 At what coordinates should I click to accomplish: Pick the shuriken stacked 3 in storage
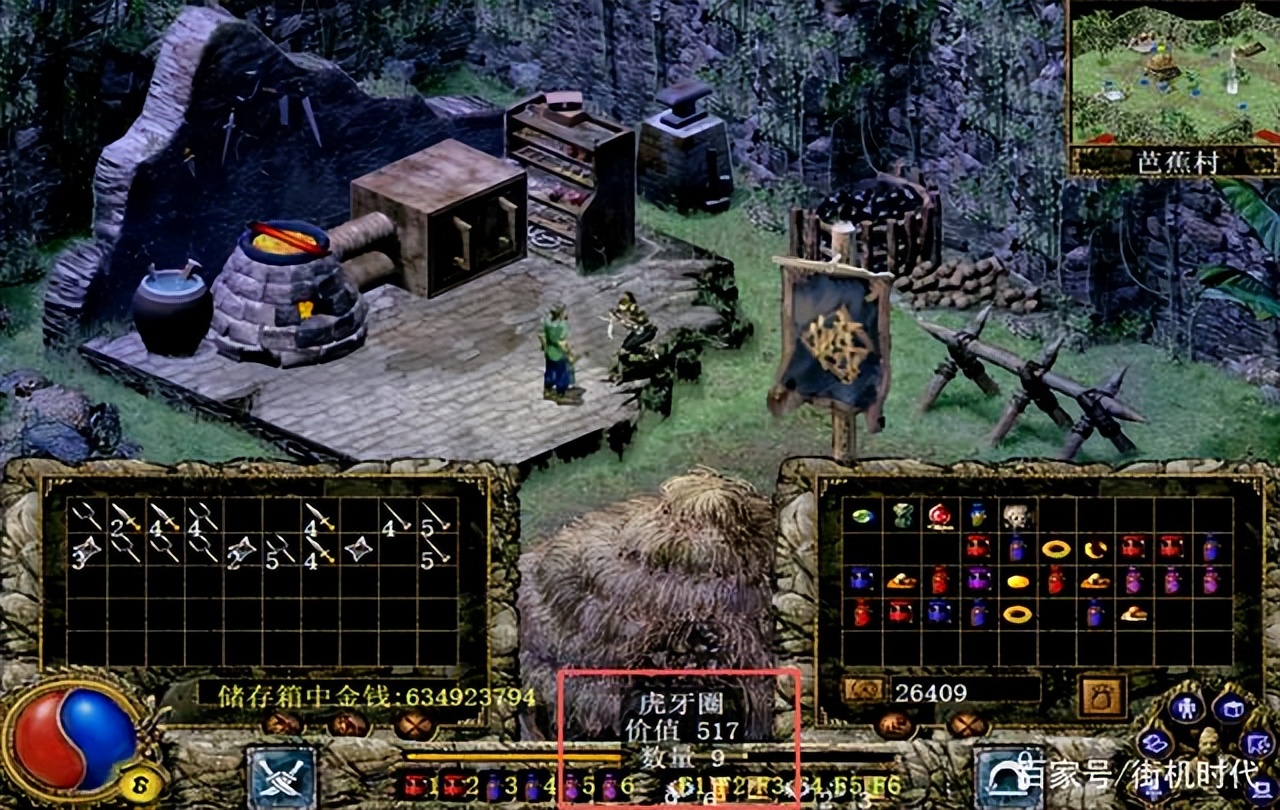[x=86, y=549]
